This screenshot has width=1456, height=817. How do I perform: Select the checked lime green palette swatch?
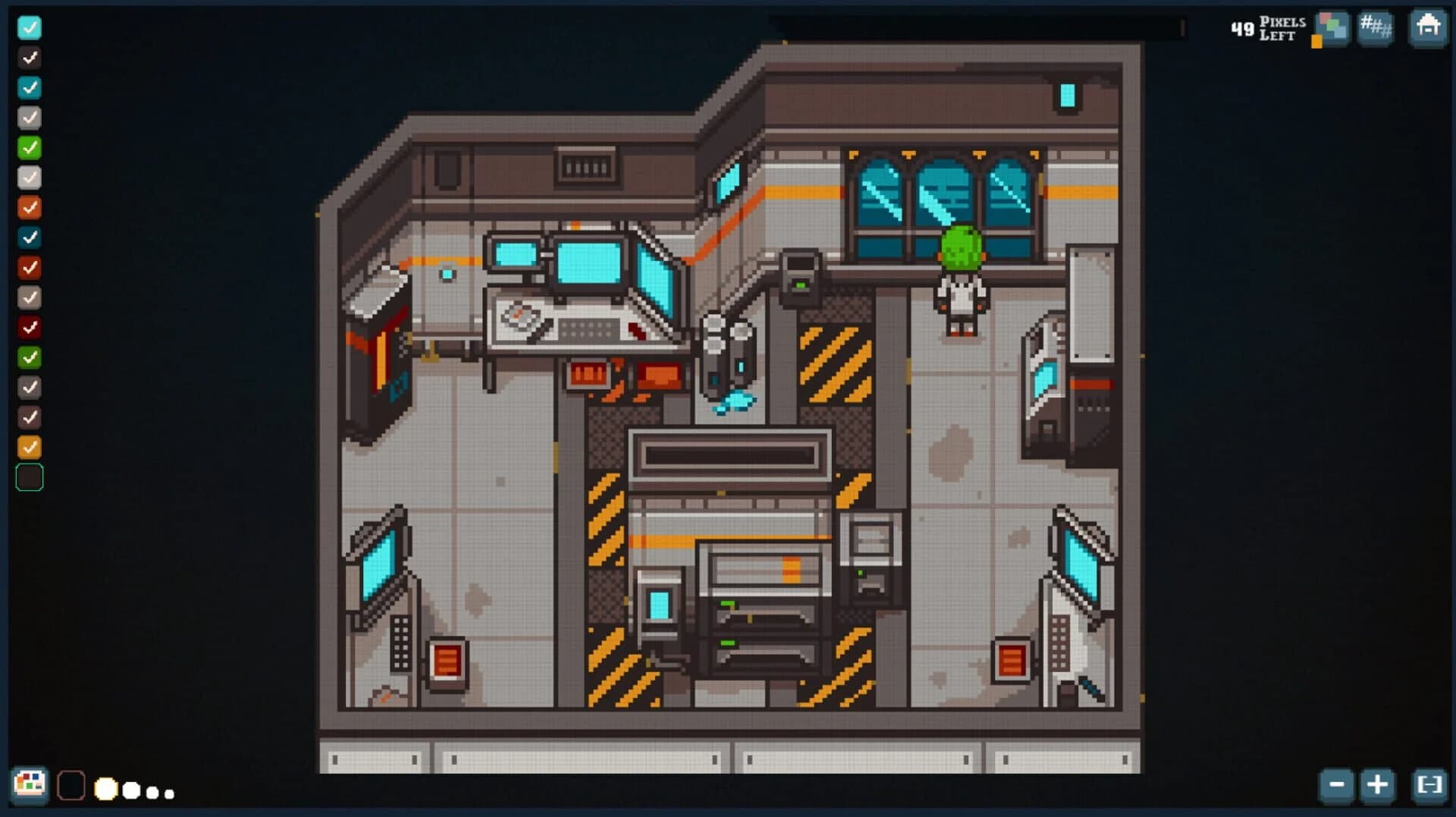[x=30, y=148]
